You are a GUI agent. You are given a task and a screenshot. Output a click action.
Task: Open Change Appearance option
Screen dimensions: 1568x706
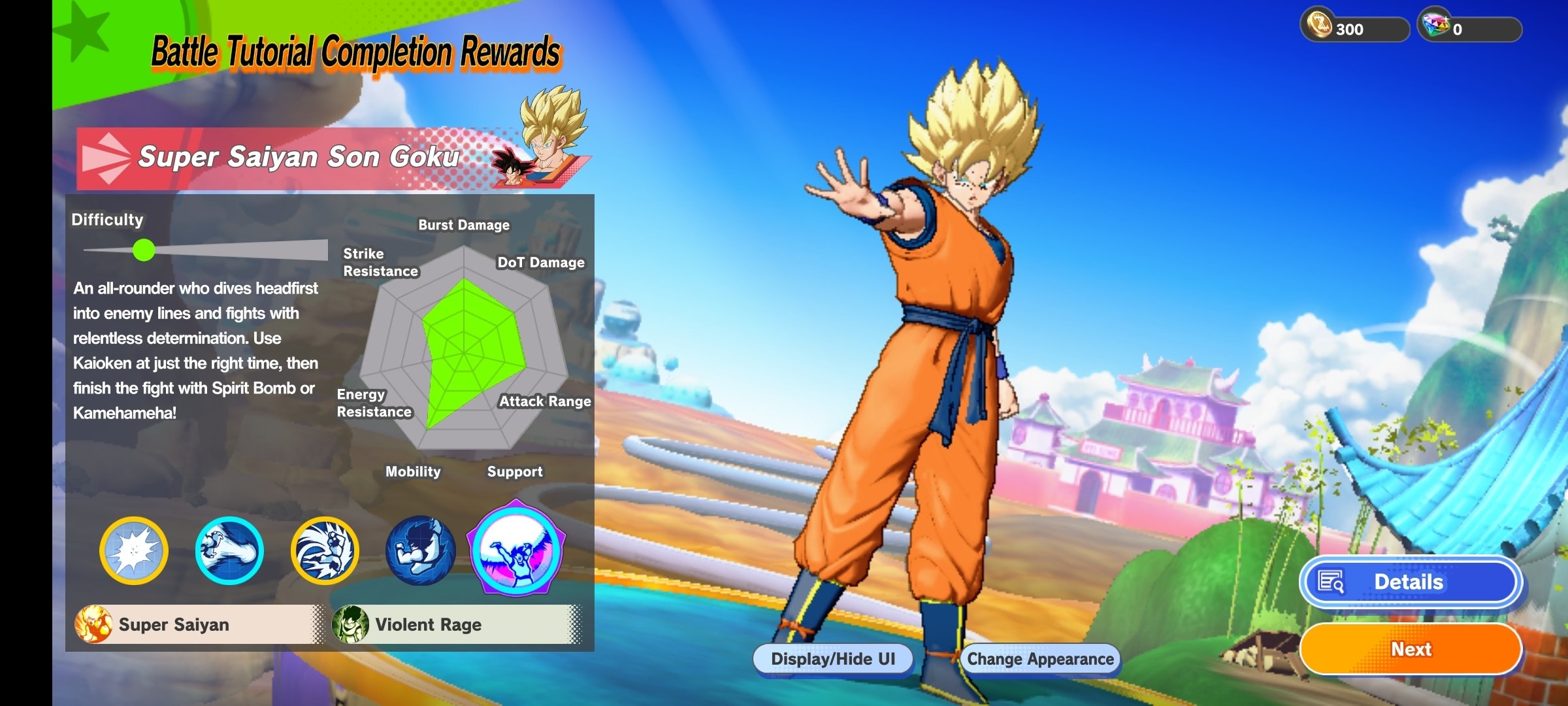click(1040, 659)
